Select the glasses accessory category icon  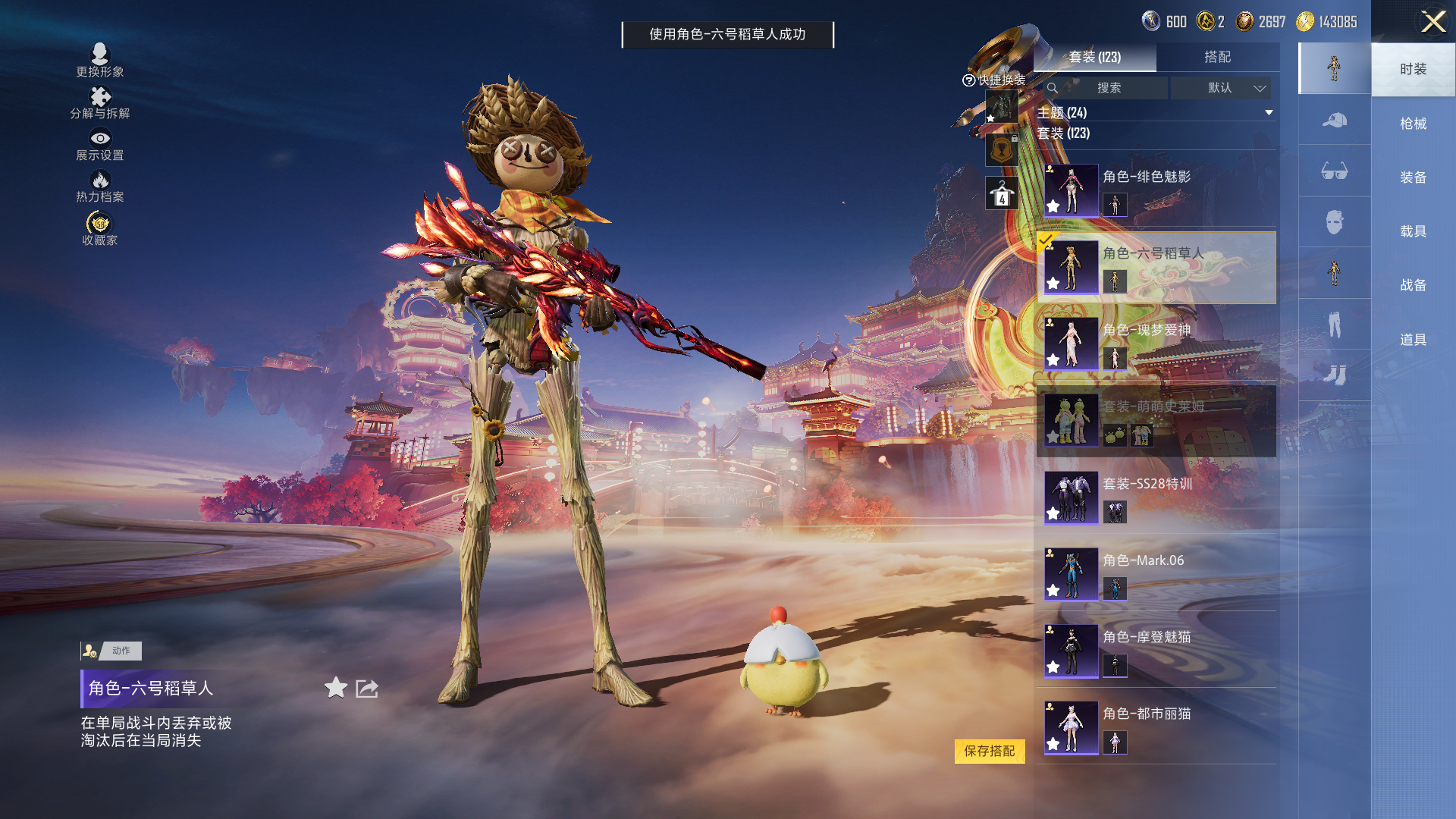[x=1334, y=171]
